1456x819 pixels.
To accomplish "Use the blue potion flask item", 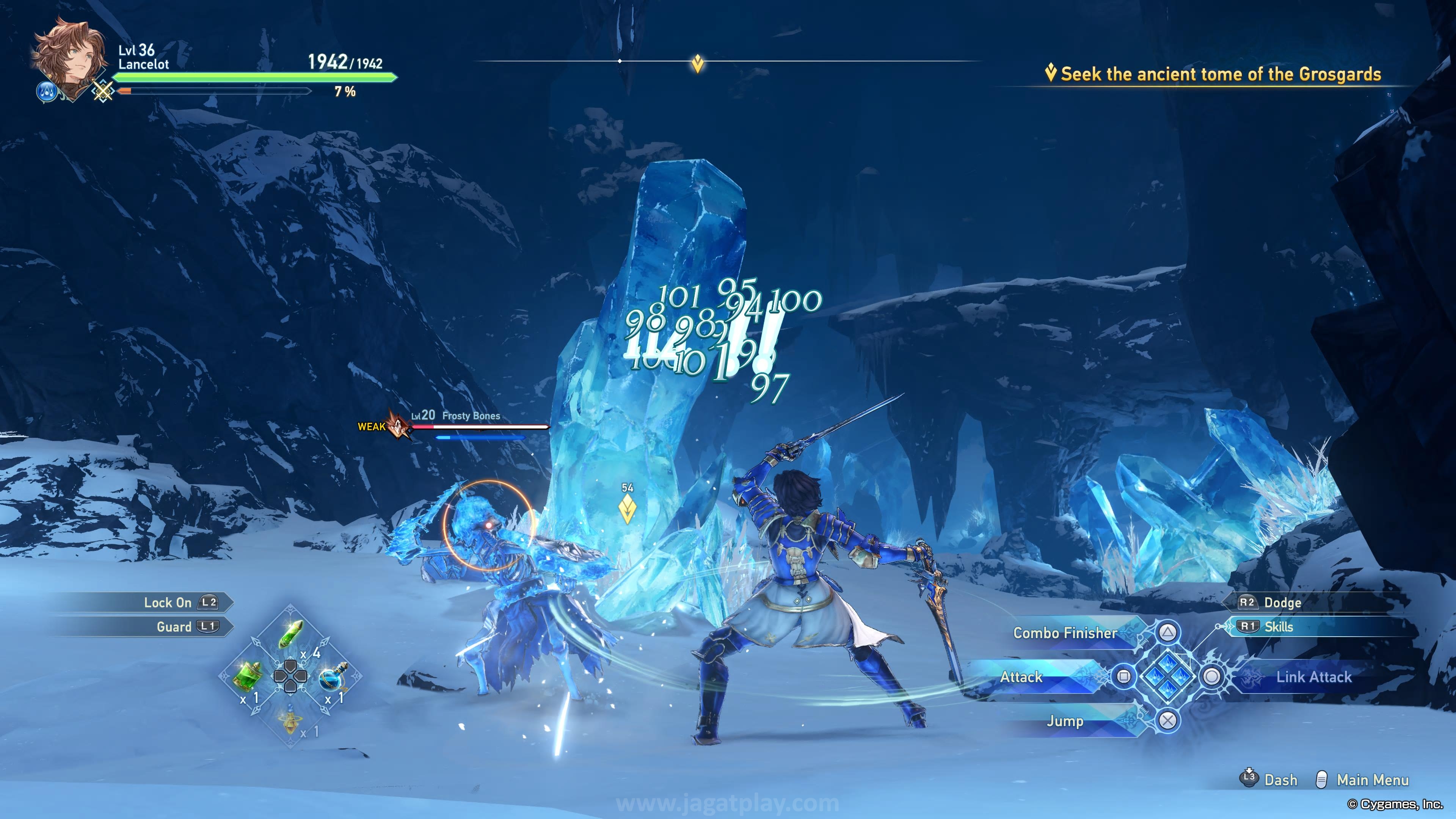I will (334, 676).
